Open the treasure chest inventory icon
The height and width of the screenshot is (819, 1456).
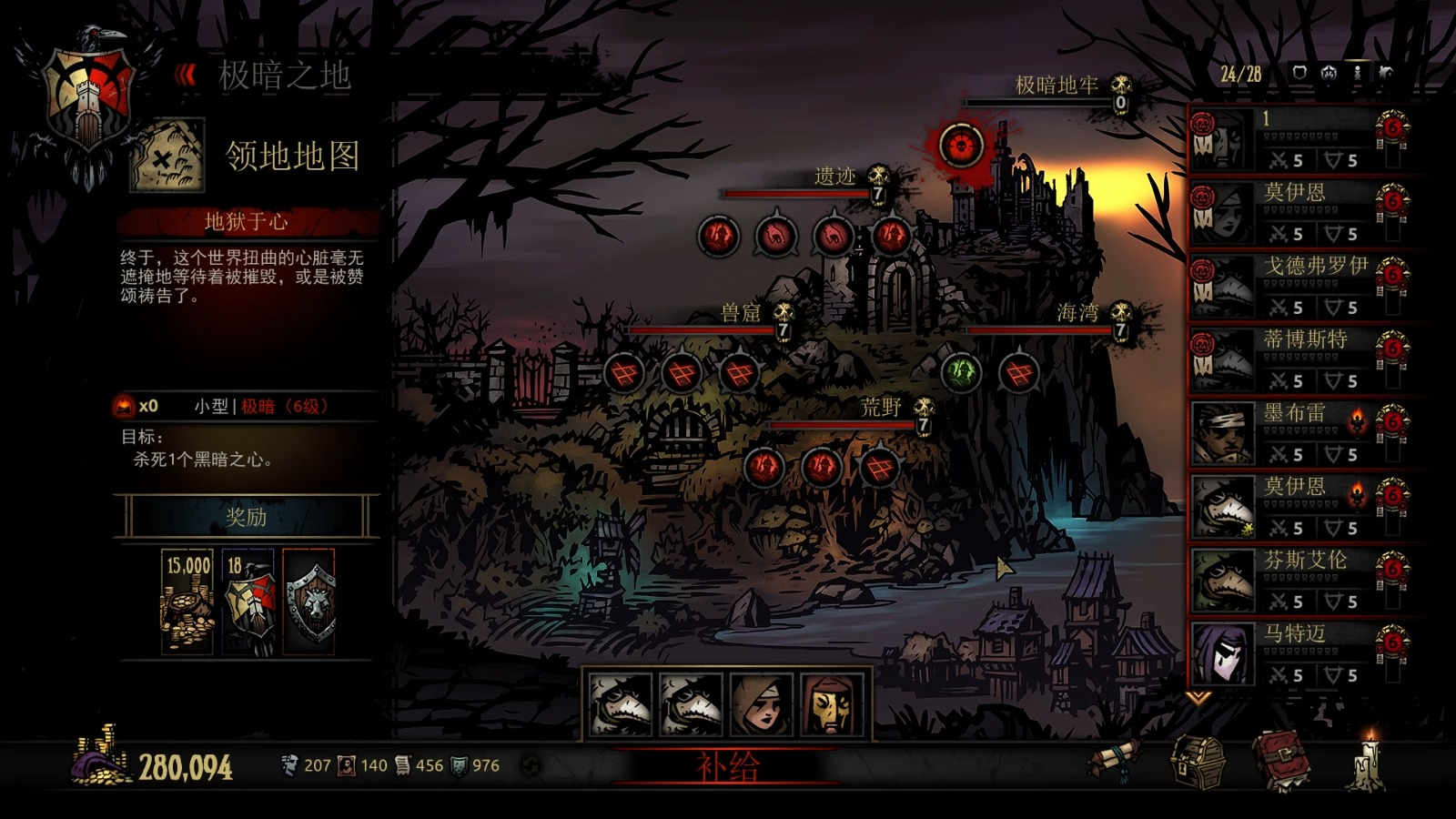pyautogui.click(x=1198, y=760)
